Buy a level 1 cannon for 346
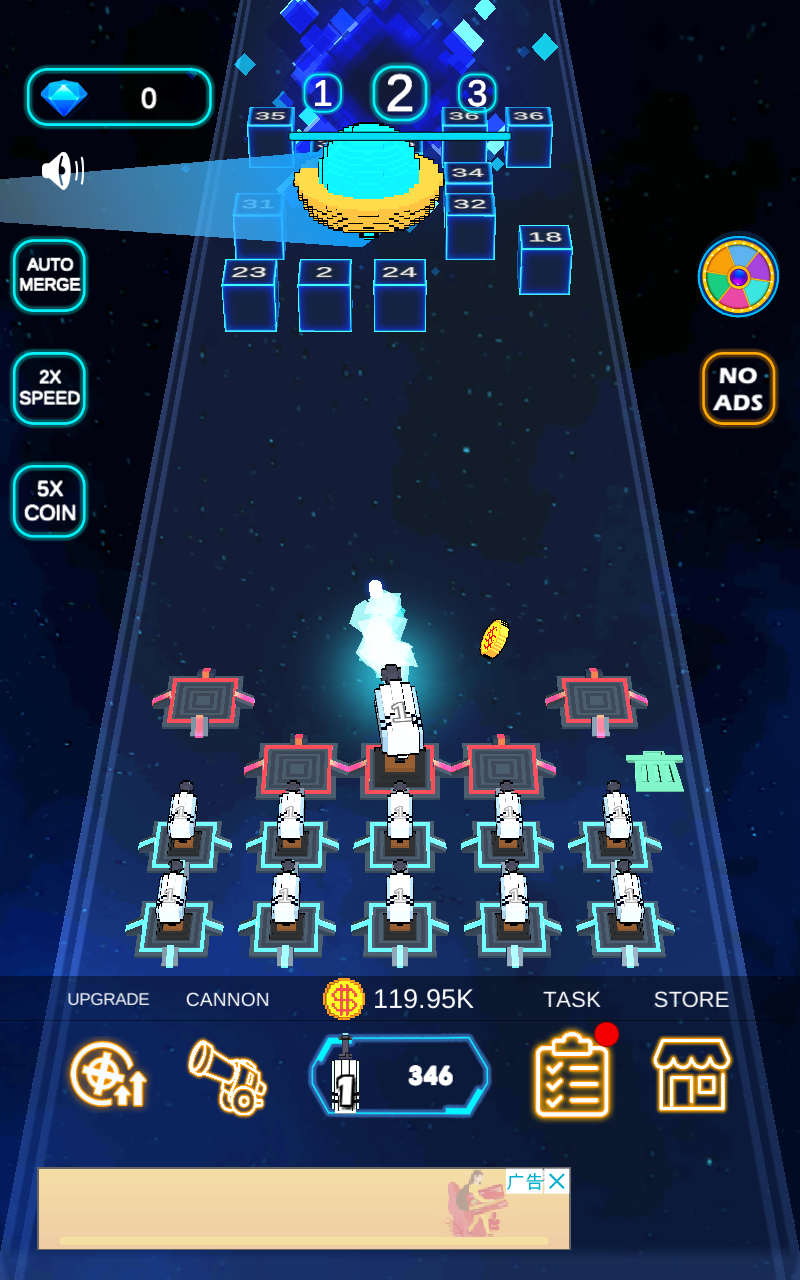This screenshot has height=1280, width=800. (399, 1076)
